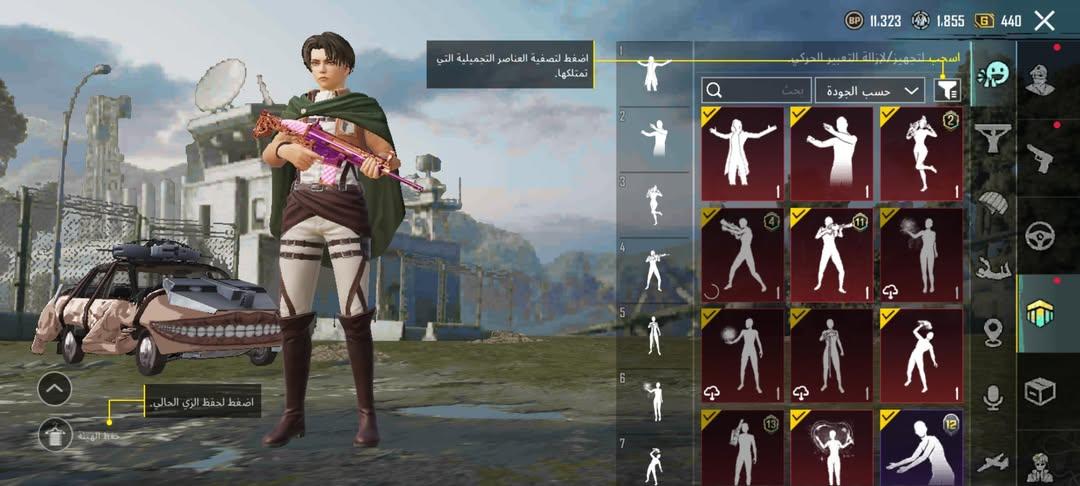The height and width of the screenshot is (486, 1080).
Task: Switch to the outfit t-shirt category
Action: [x=994, y=138]
